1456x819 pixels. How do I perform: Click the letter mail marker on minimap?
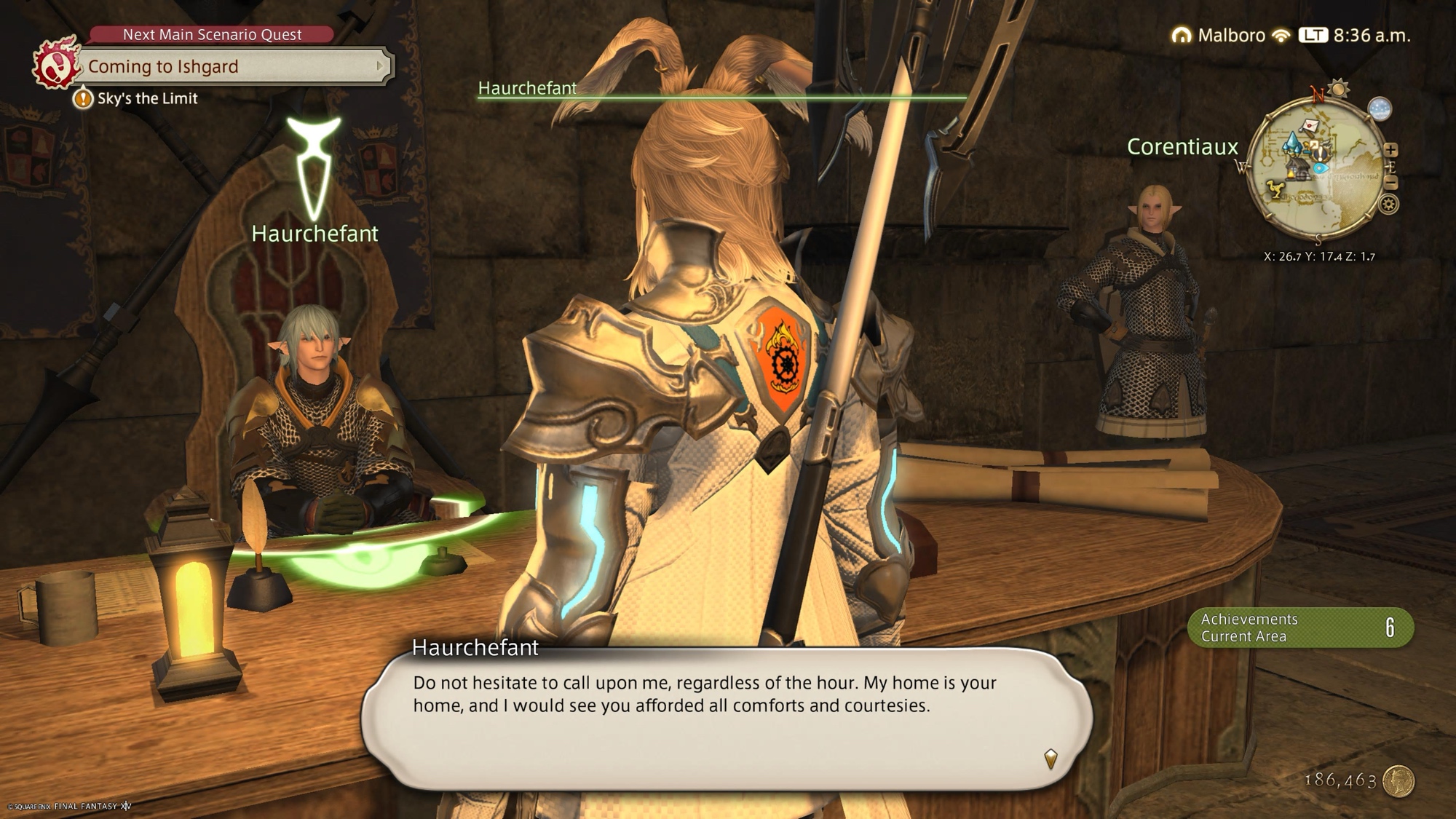(x=1310, y=126)
